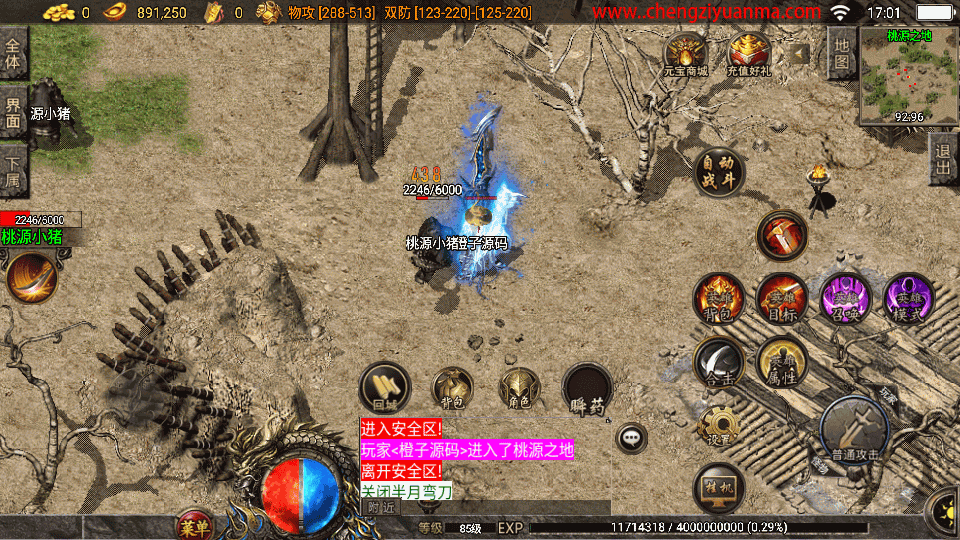Viewport: 960px width, 540px height.
Task: Use the 合击 combo attack skill
Action: click(718, 362)
